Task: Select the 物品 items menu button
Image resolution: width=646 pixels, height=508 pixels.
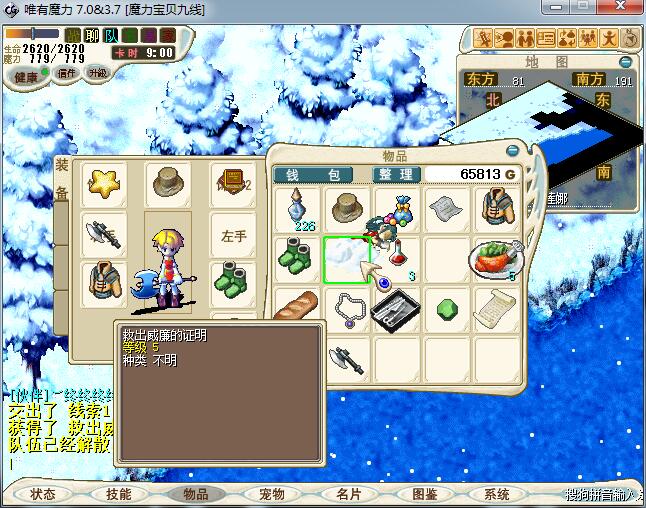Action: click(195, 494)
